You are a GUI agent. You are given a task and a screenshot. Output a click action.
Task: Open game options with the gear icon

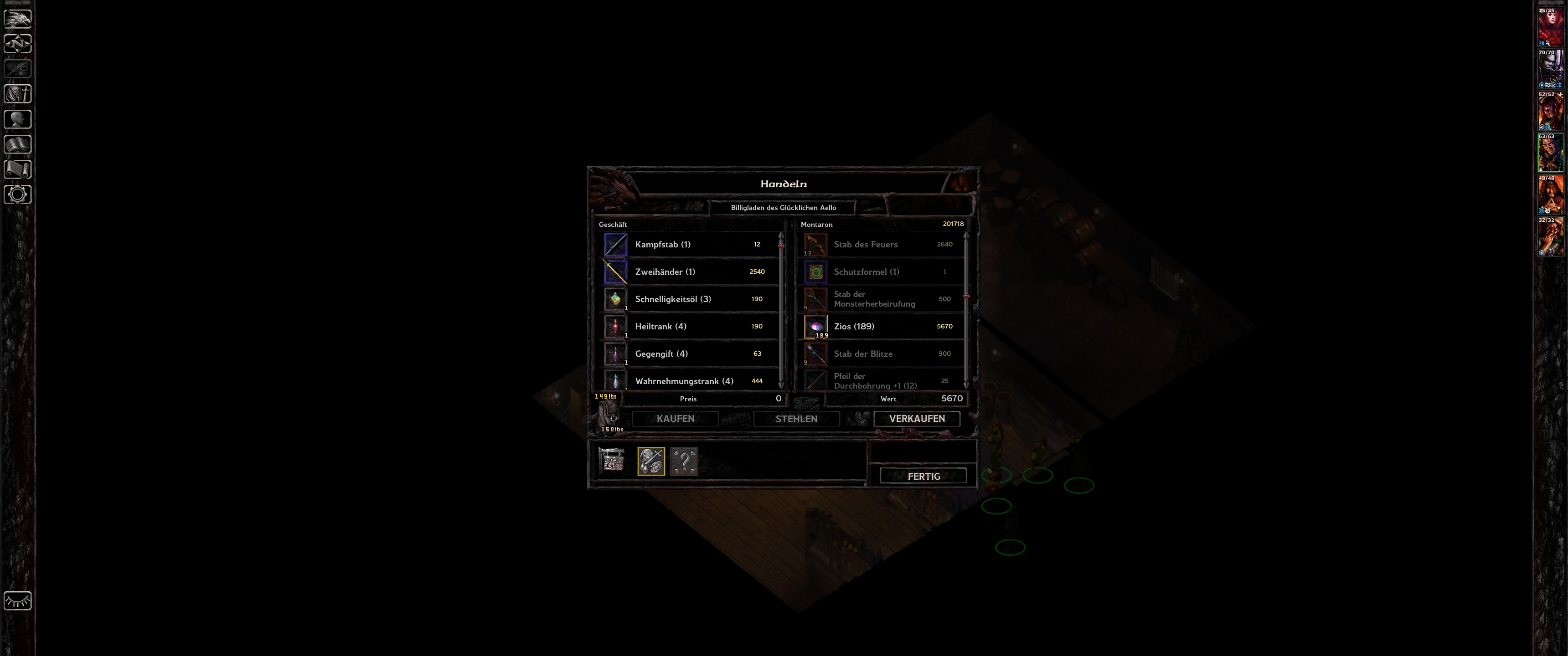pyautogui.click(x=18, y=195)
